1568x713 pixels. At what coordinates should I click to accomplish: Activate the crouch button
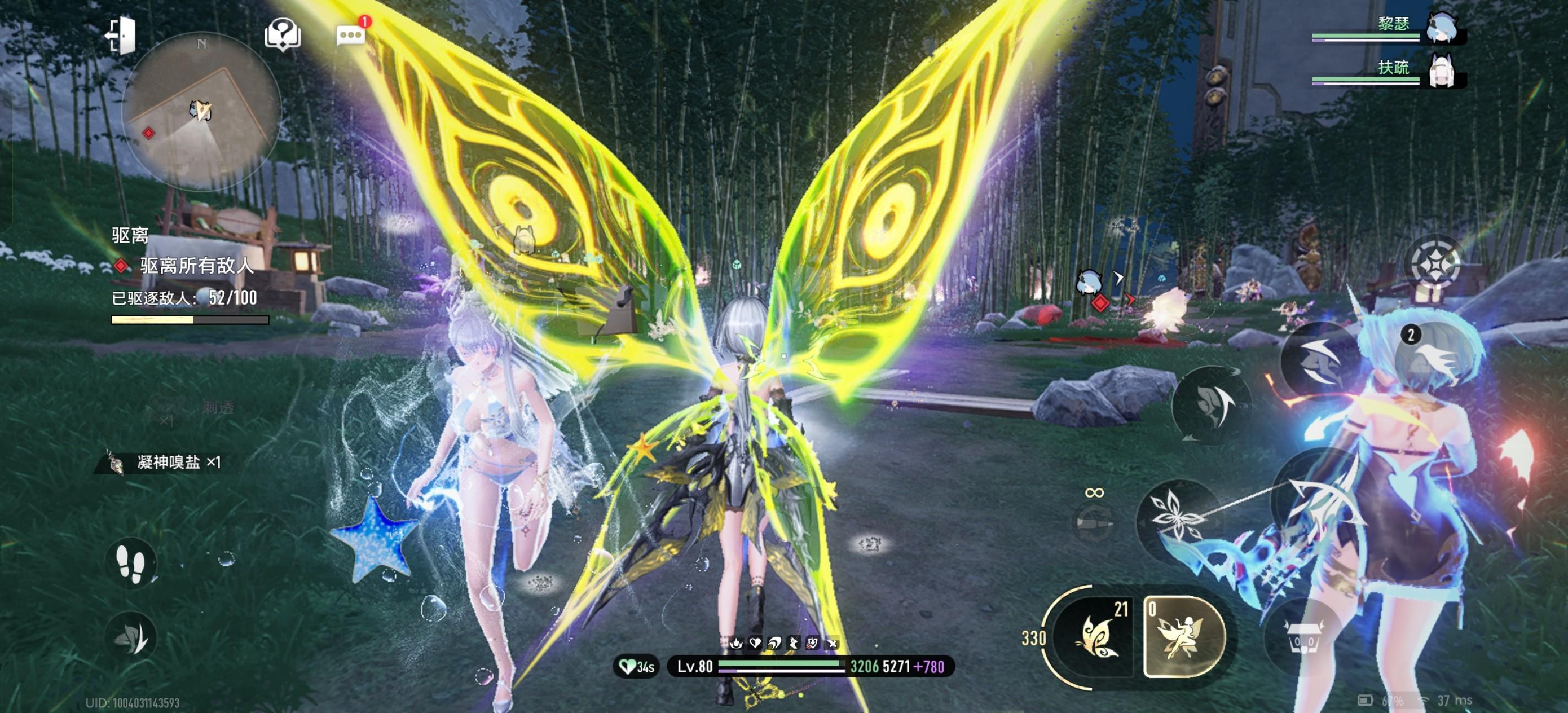pyautogui.click(x=131, y=637)
